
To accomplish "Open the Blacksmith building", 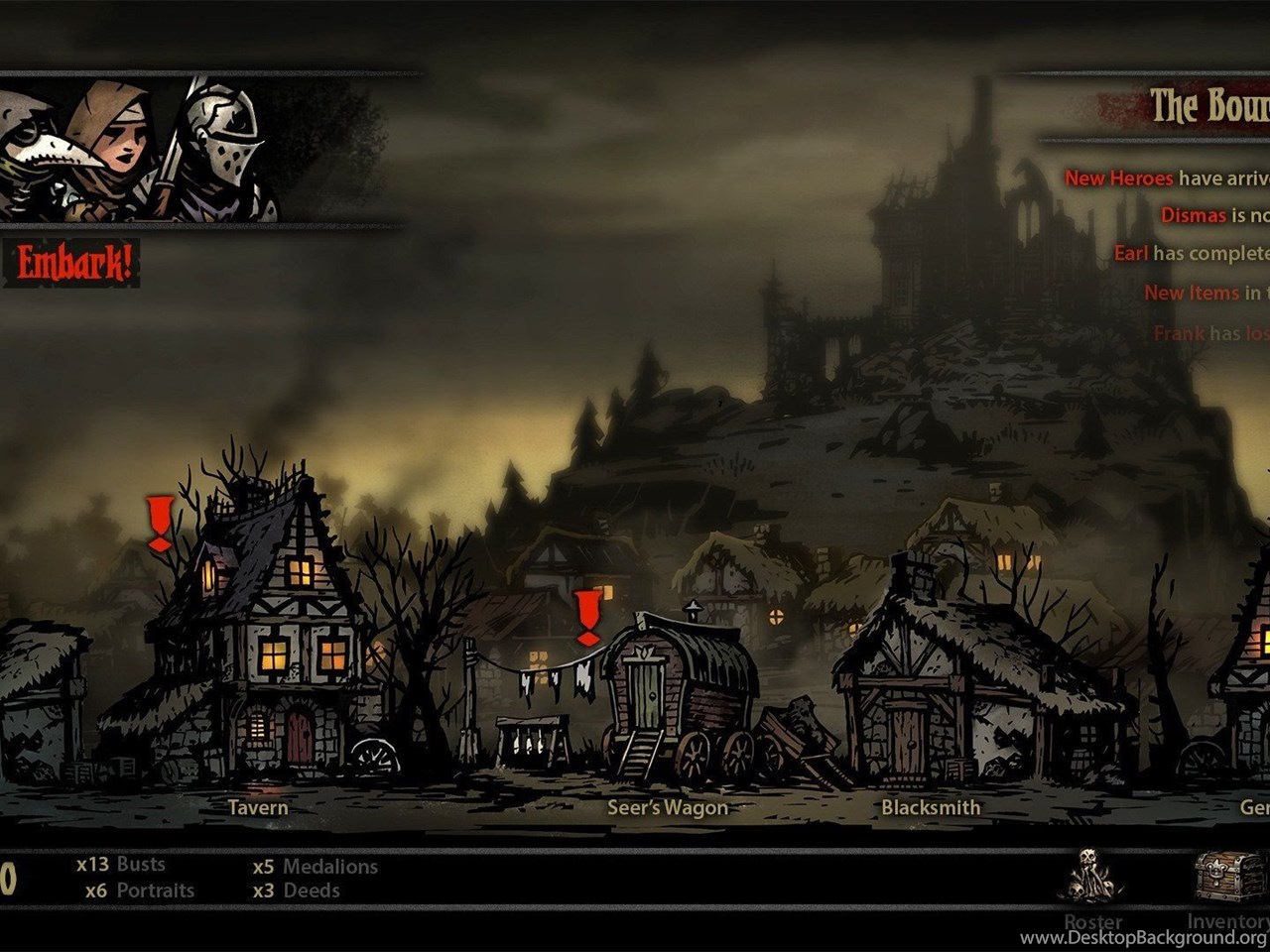I will [933, 694].
